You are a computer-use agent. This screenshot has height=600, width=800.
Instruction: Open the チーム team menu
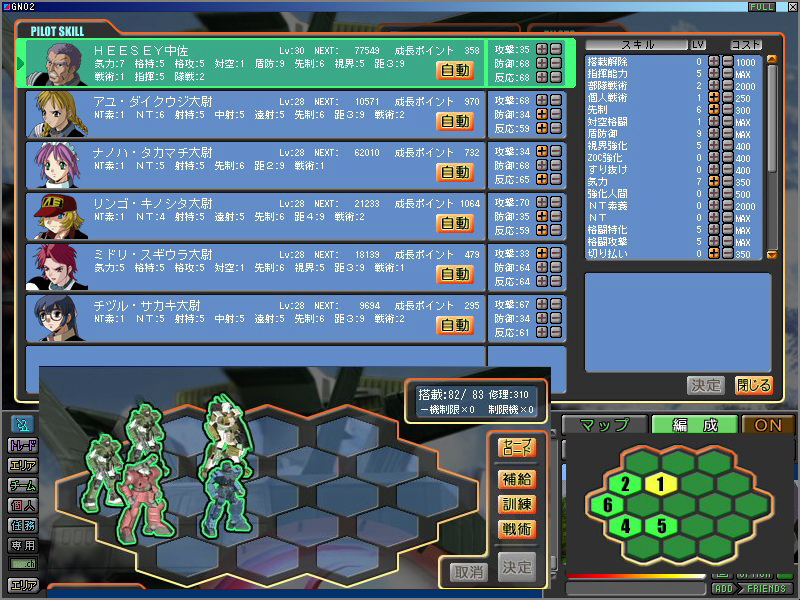pyautogui.click(x=23, y=486)
